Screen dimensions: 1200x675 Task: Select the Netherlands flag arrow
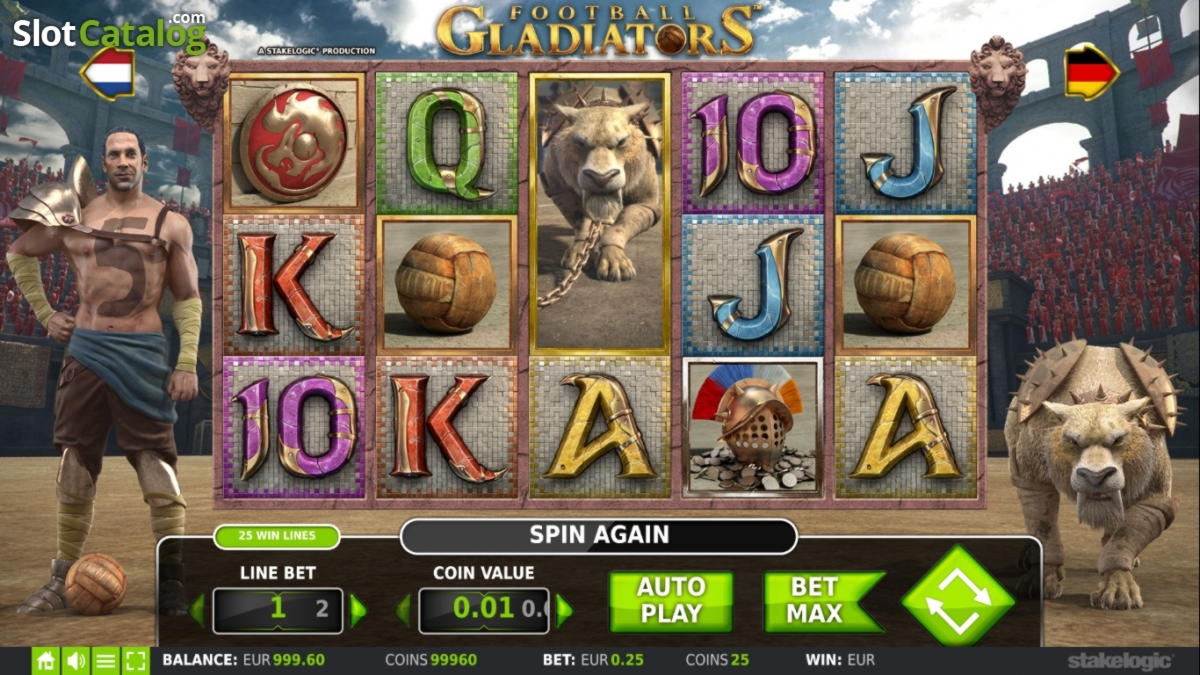107,73
